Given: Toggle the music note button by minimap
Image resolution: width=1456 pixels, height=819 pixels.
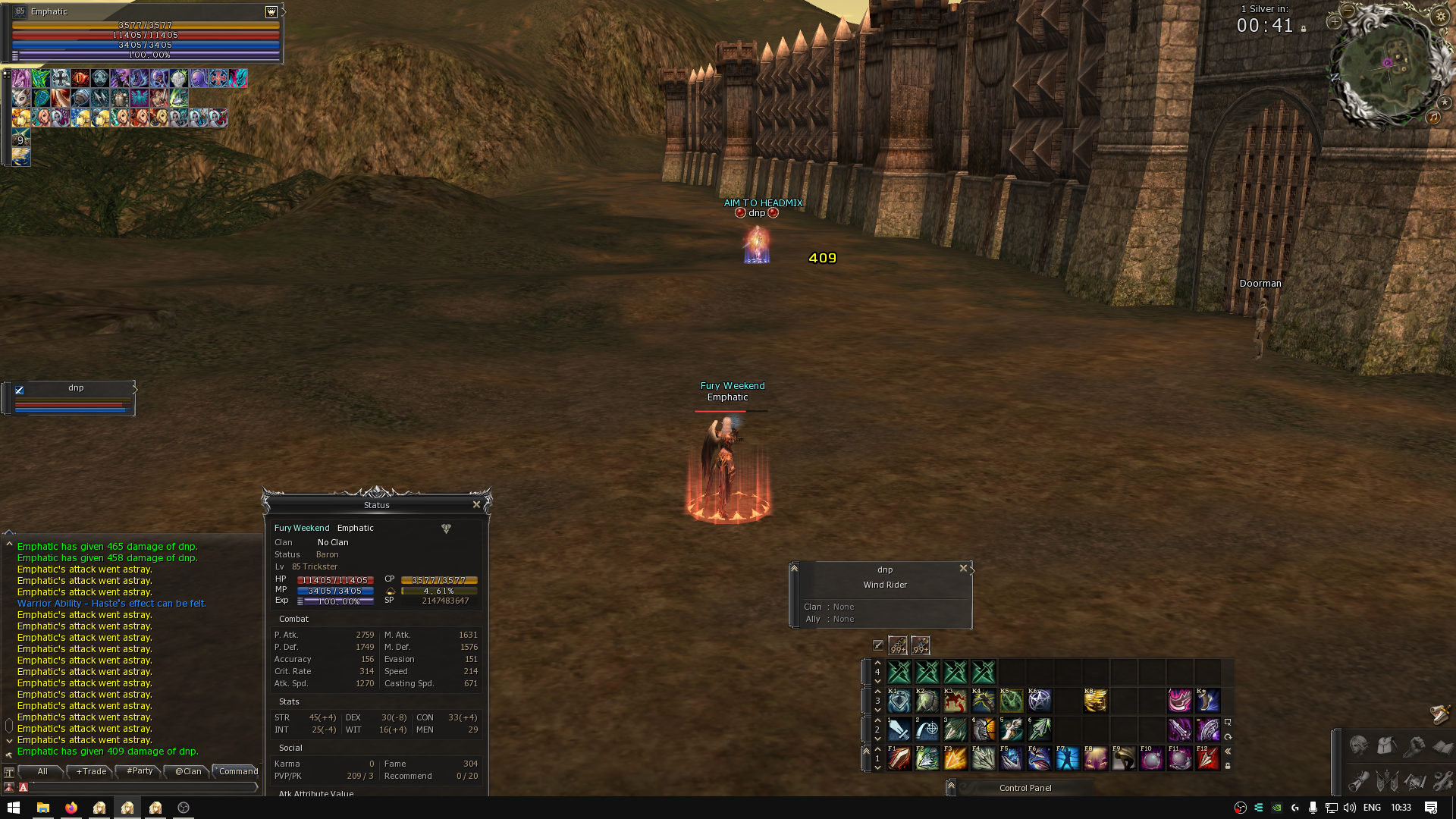Looking at the screenshot, I should click(x=1432, y=117).
